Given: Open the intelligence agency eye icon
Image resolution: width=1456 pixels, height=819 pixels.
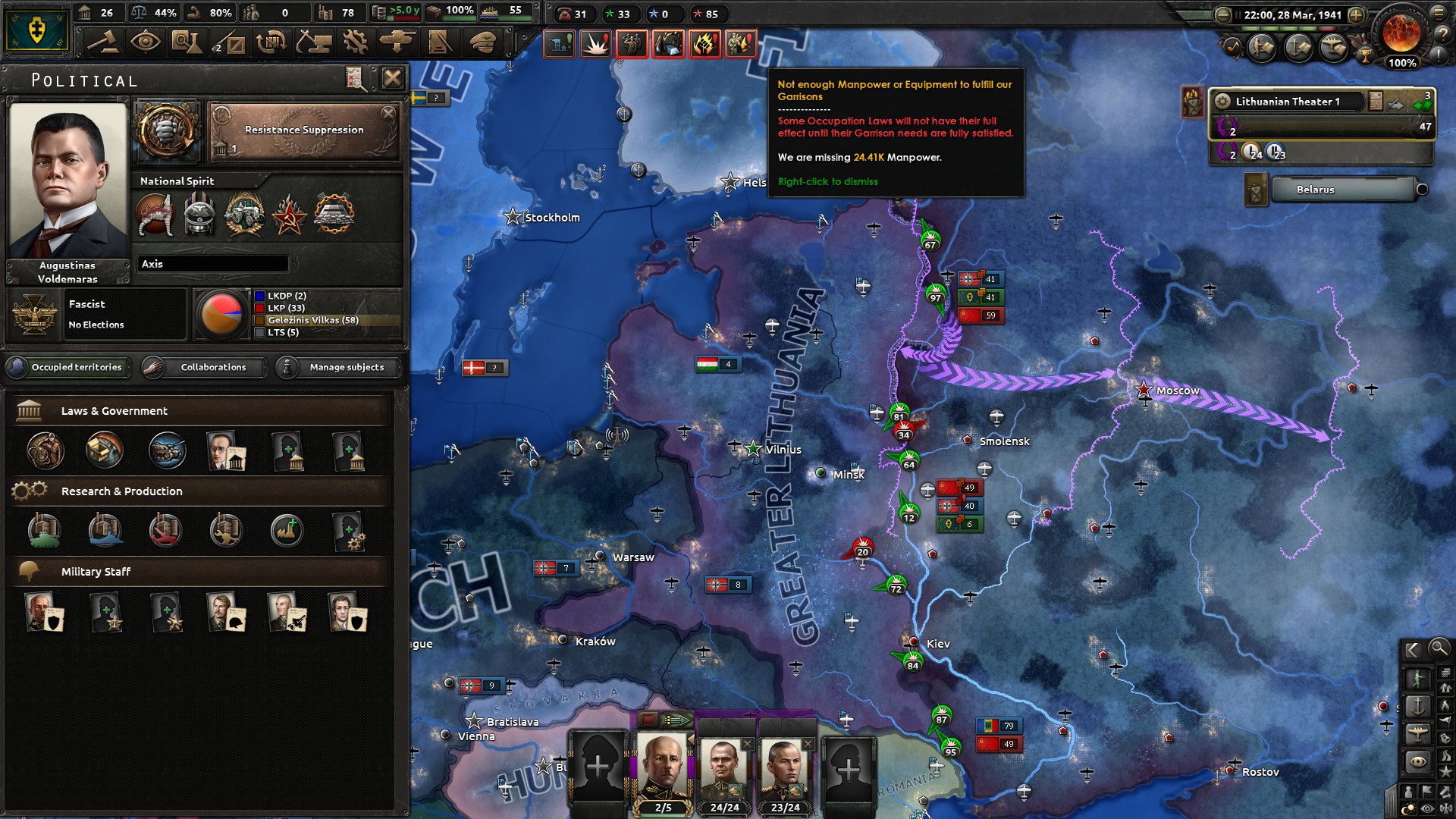Looking at the screenshot, I should (x=146, y=43).
